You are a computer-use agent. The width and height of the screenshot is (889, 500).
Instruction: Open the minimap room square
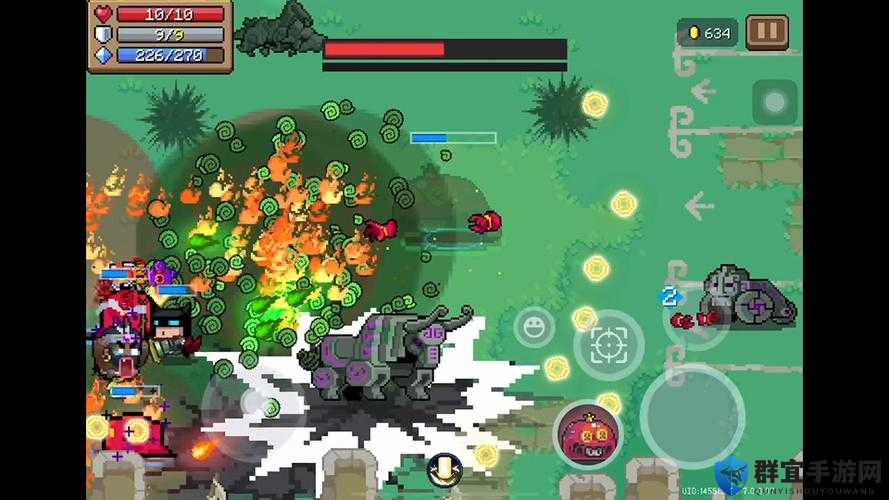pos(775,101)
